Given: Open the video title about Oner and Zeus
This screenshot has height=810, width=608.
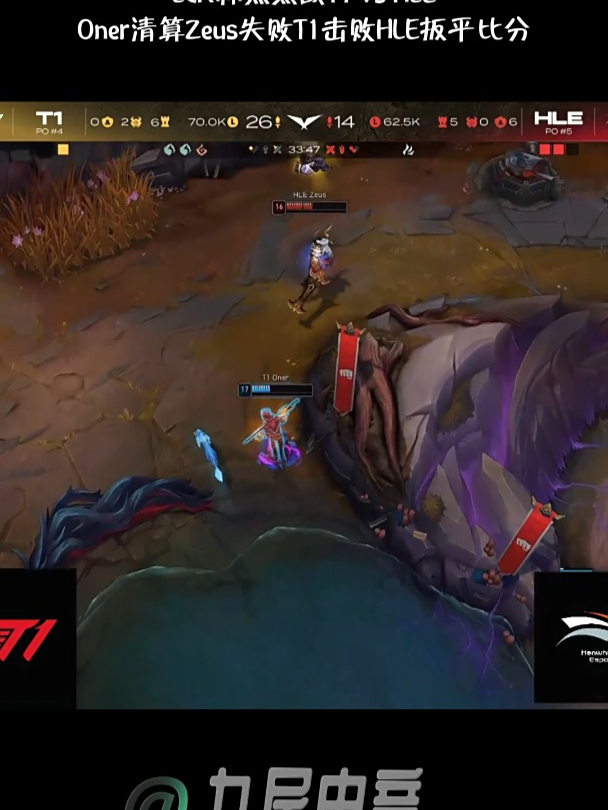Looking at the screenshot, I should coord(303,30).
